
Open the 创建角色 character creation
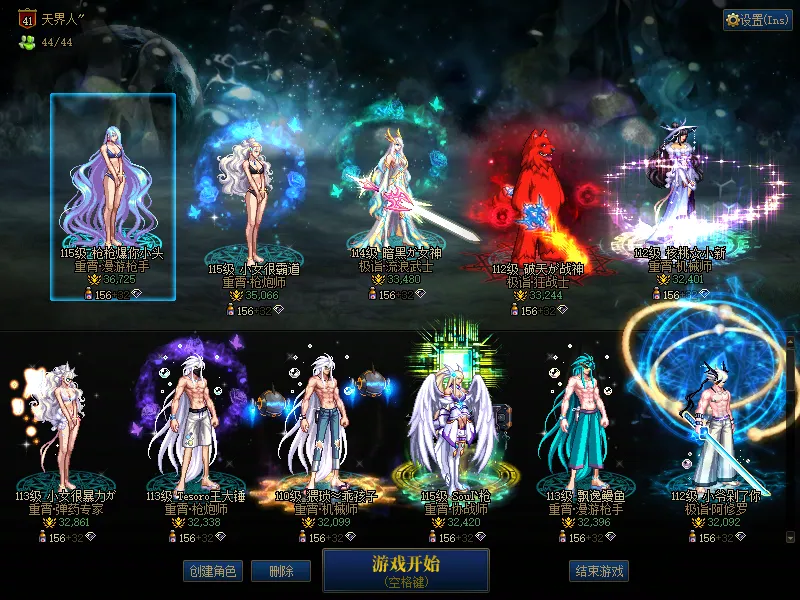coord(212,571)
